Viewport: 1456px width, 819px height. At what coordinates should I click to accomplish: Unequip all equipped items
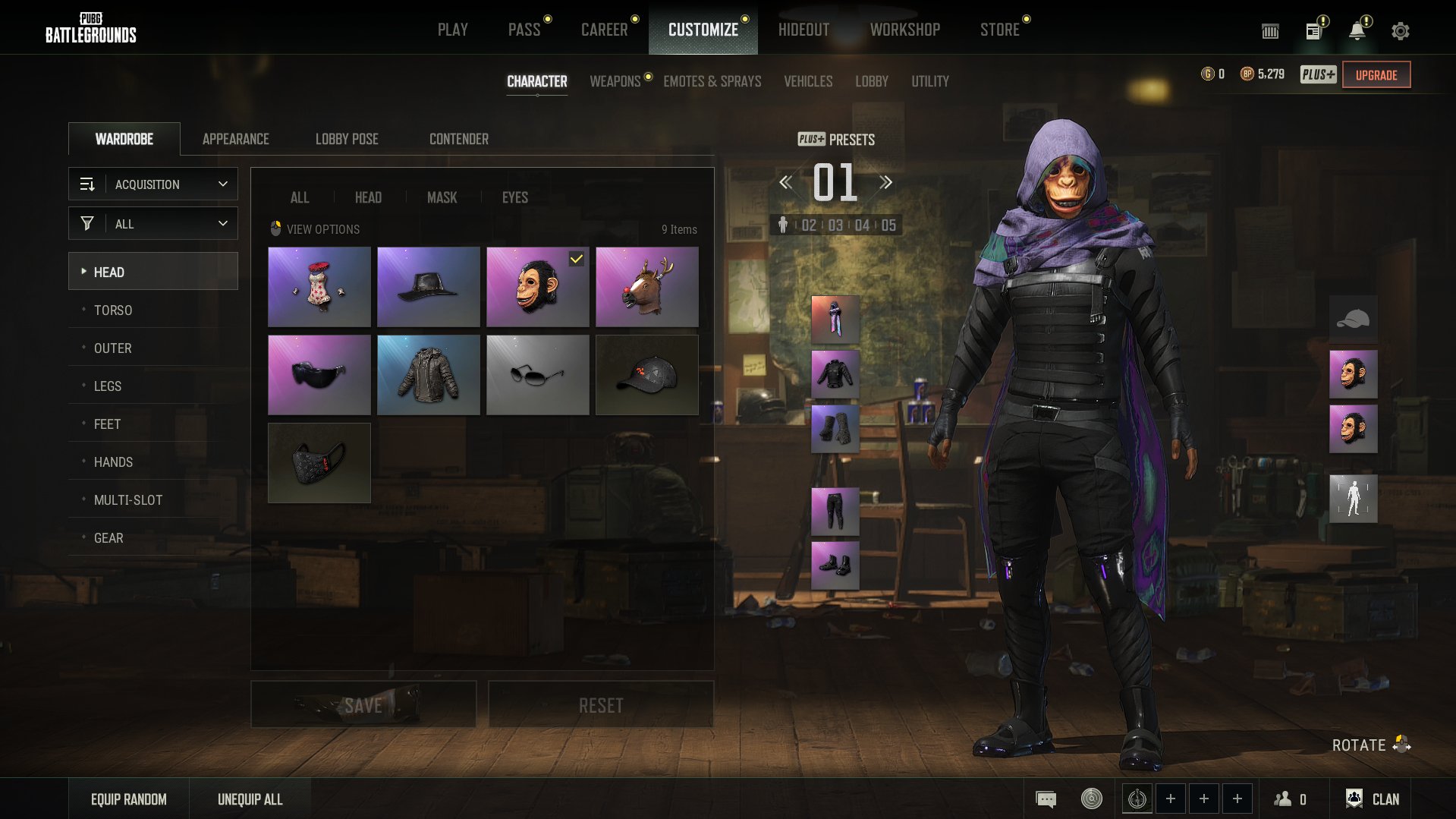pyautogui.click(x=250, y=799)
